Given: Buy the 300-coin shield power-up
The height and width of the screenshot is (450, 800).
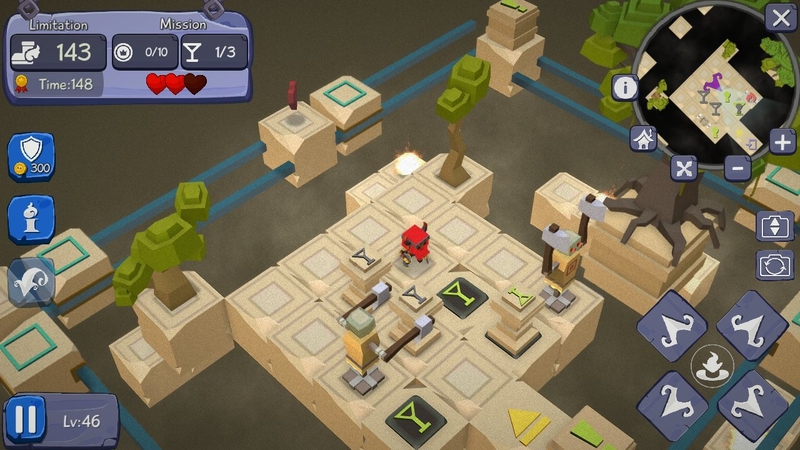Looking at the screenshot, I should tap(31, 157).
